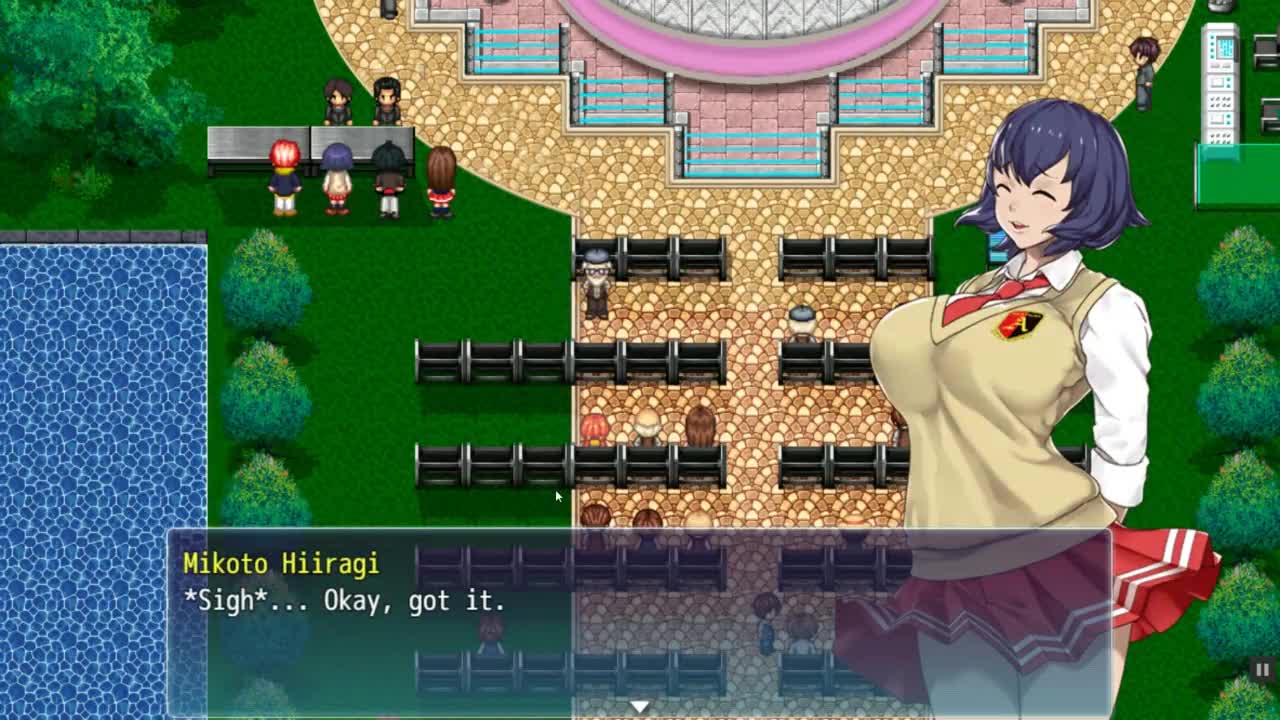Advance dialogue with the white down arrow
Image resolution: width=1280 pixels, height=720 pixels.
click(x=639, y=706)
